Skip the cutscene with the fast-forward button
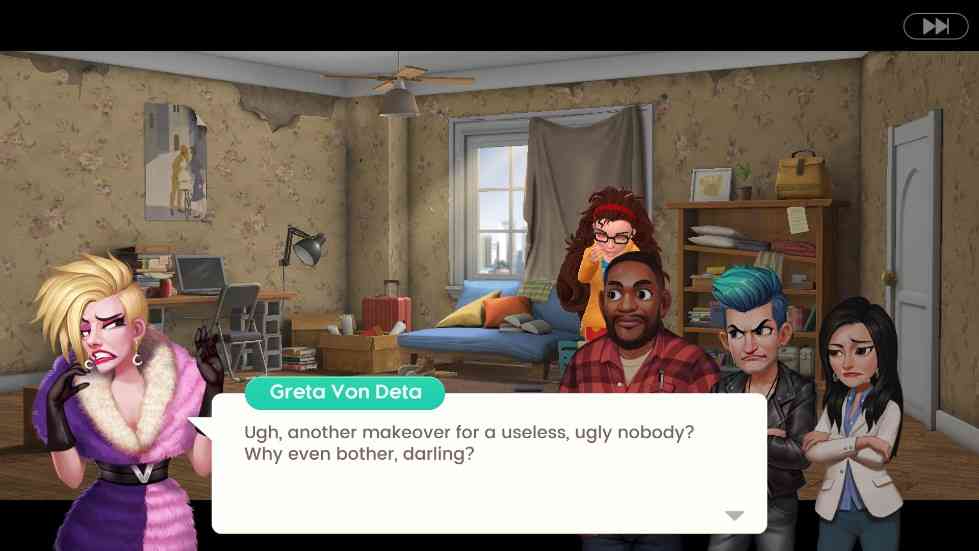 [x=935, y=26]
